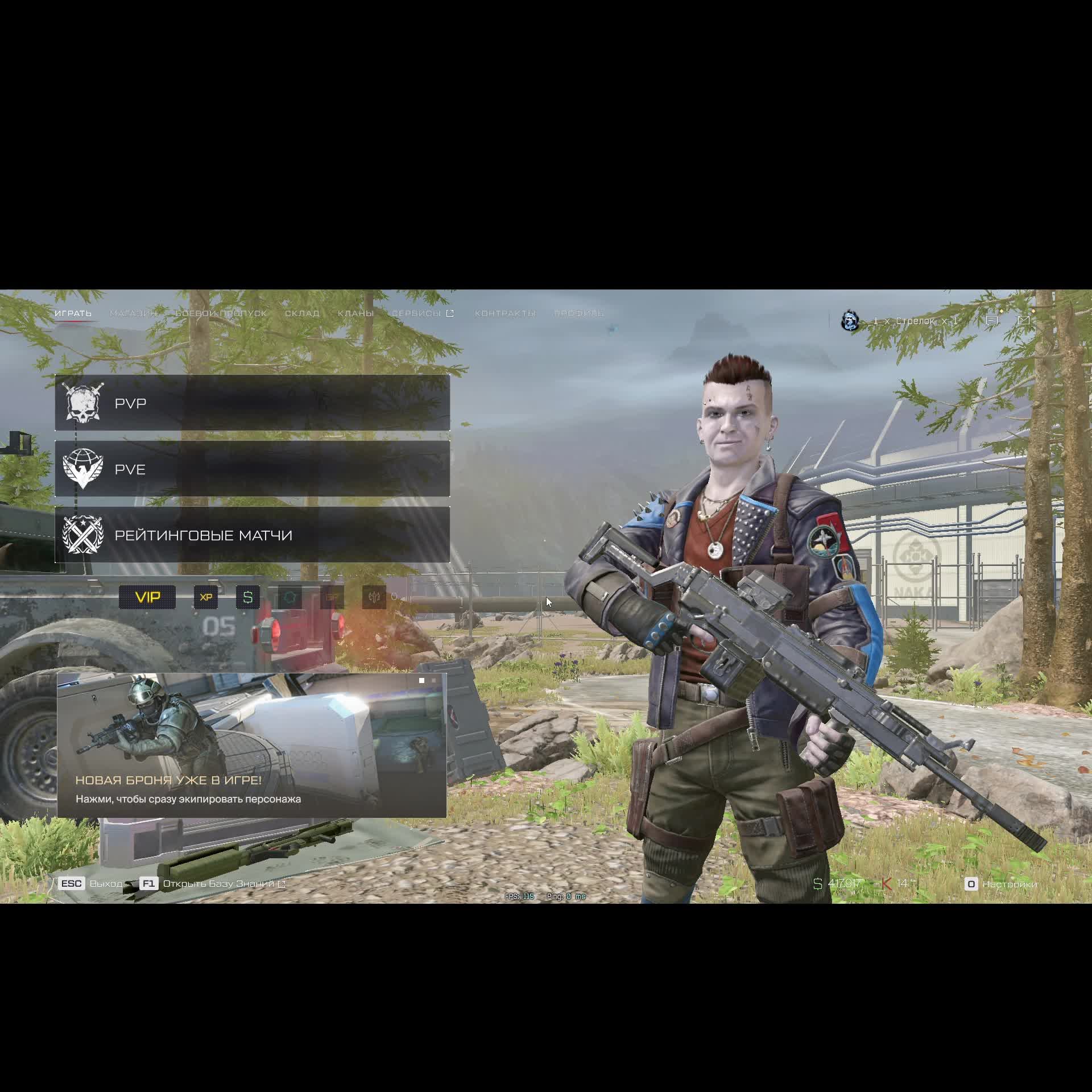The width and height of the screenshot is (1092, 1092).
Task: Select the PVP game mode
Action: point(252,403)
